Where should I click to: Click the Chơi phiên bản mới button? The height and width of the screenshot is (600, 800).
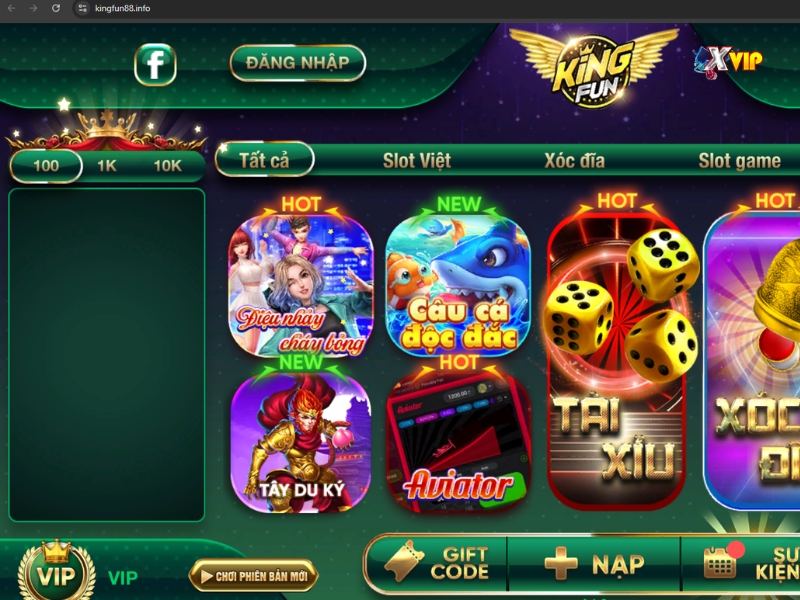click(x=253, y=575)
